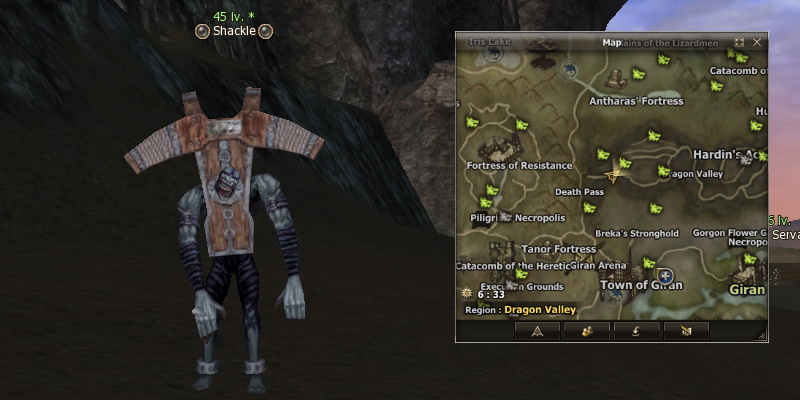Maximize the Map window
Viewport: 800px width, 400px height.
739,43
